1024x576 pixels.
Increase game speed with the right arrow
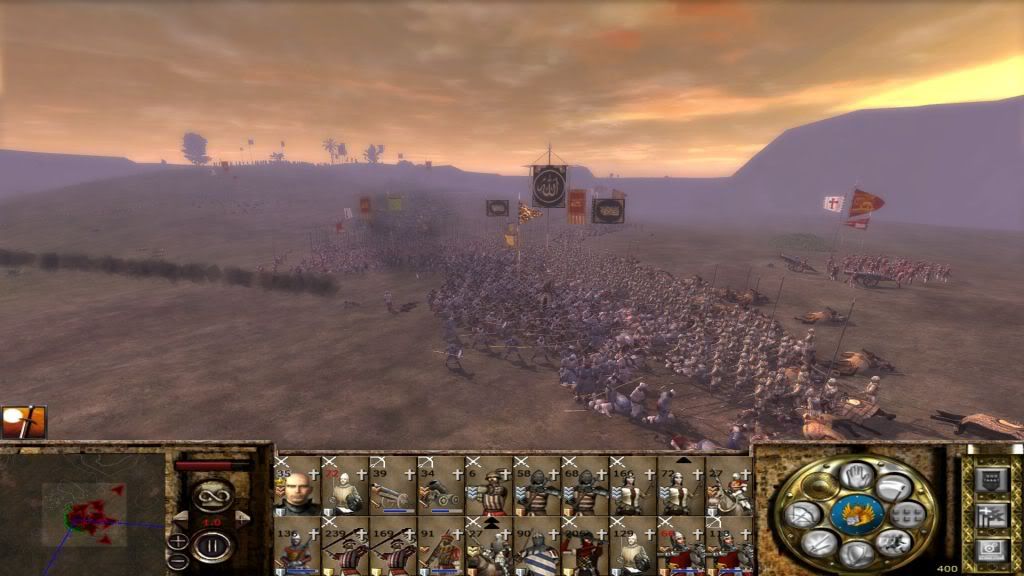click(x=241, y=518)
